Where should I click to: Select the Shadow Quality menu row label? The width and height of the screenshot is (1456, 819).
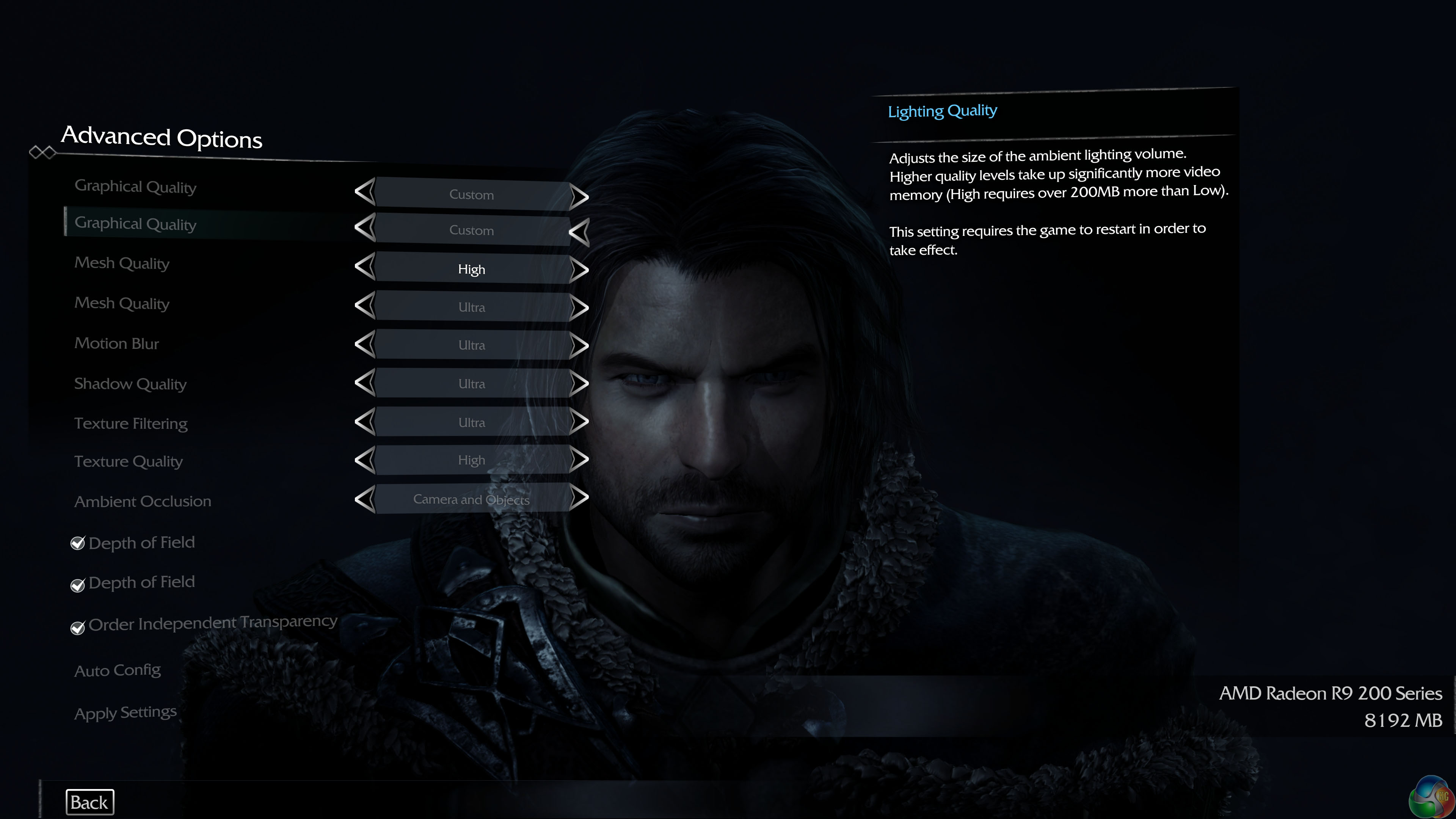(x=130, y=384)
